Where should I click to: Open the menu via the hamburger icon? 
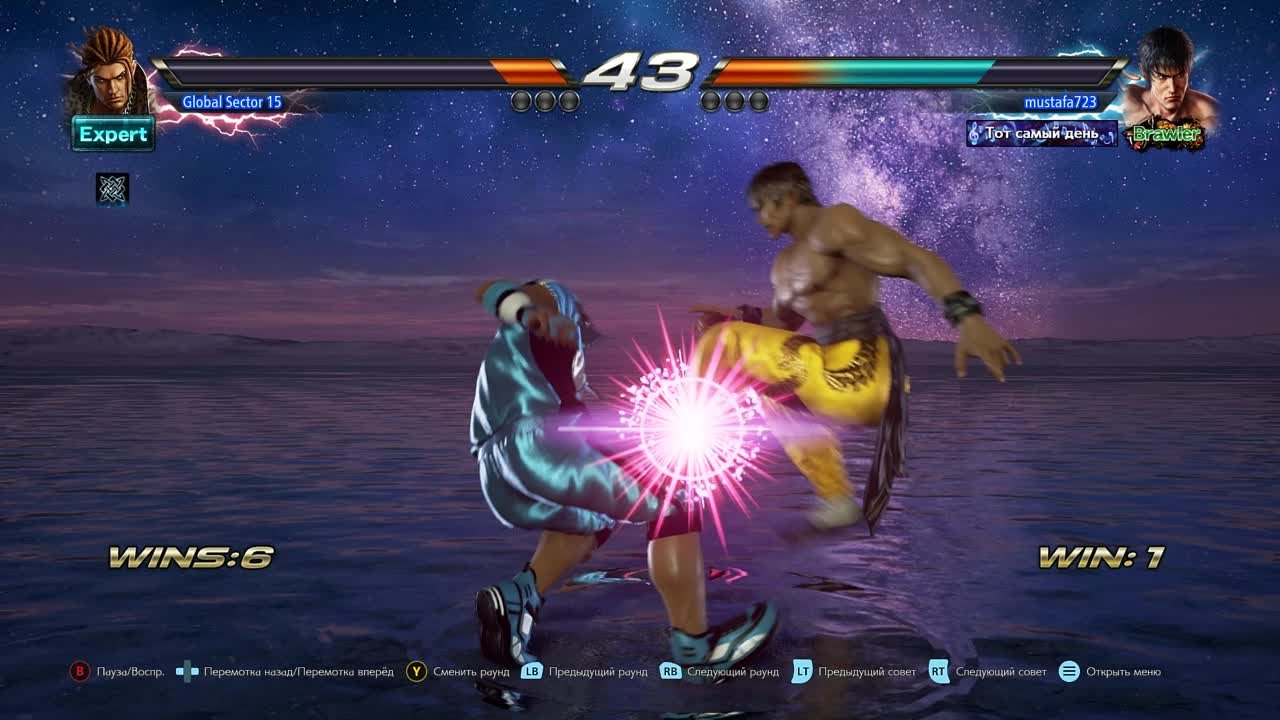coord(1069,673)
